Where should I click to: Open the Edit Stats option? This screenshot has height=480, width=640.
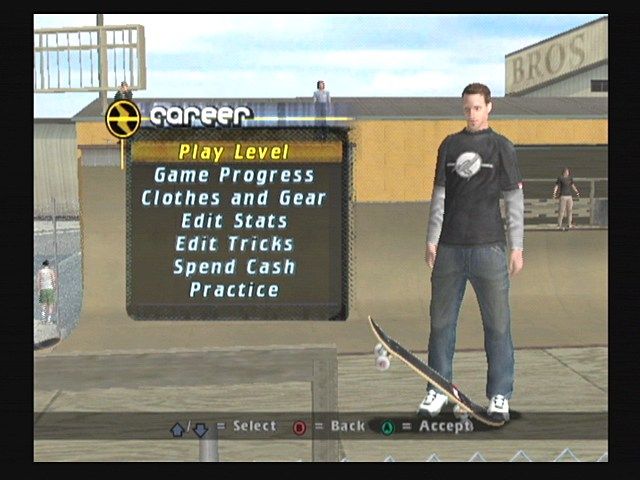tap(234, 221)
